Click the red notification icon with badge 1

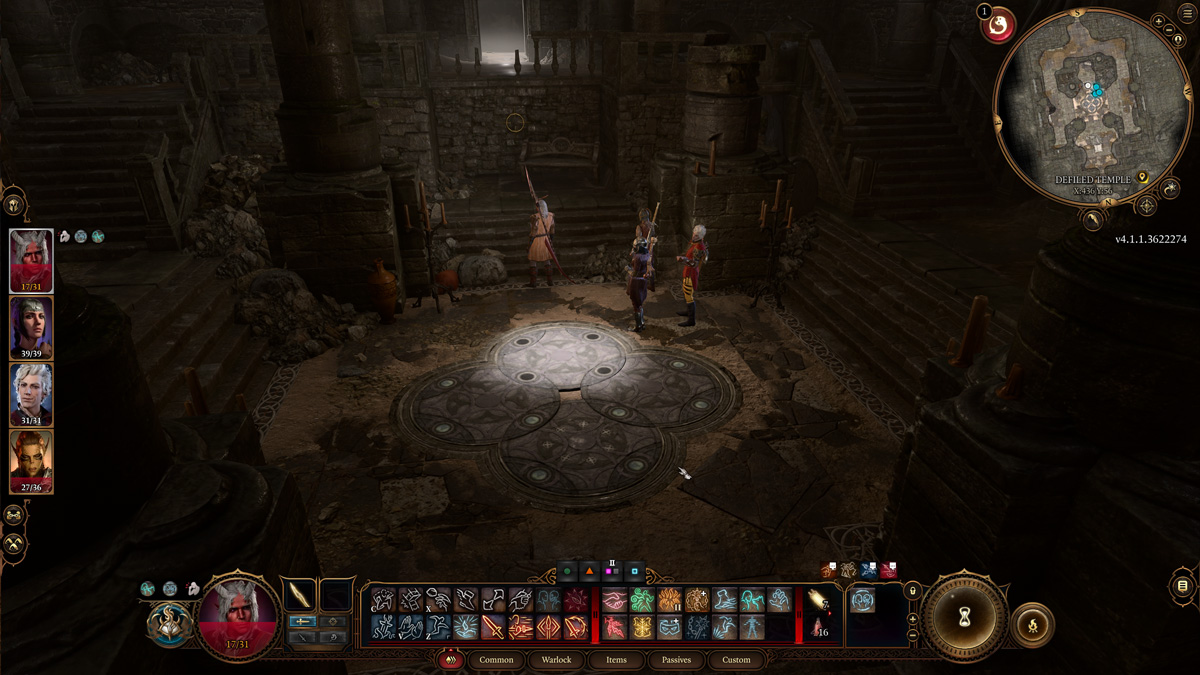[x=997, y=25]
